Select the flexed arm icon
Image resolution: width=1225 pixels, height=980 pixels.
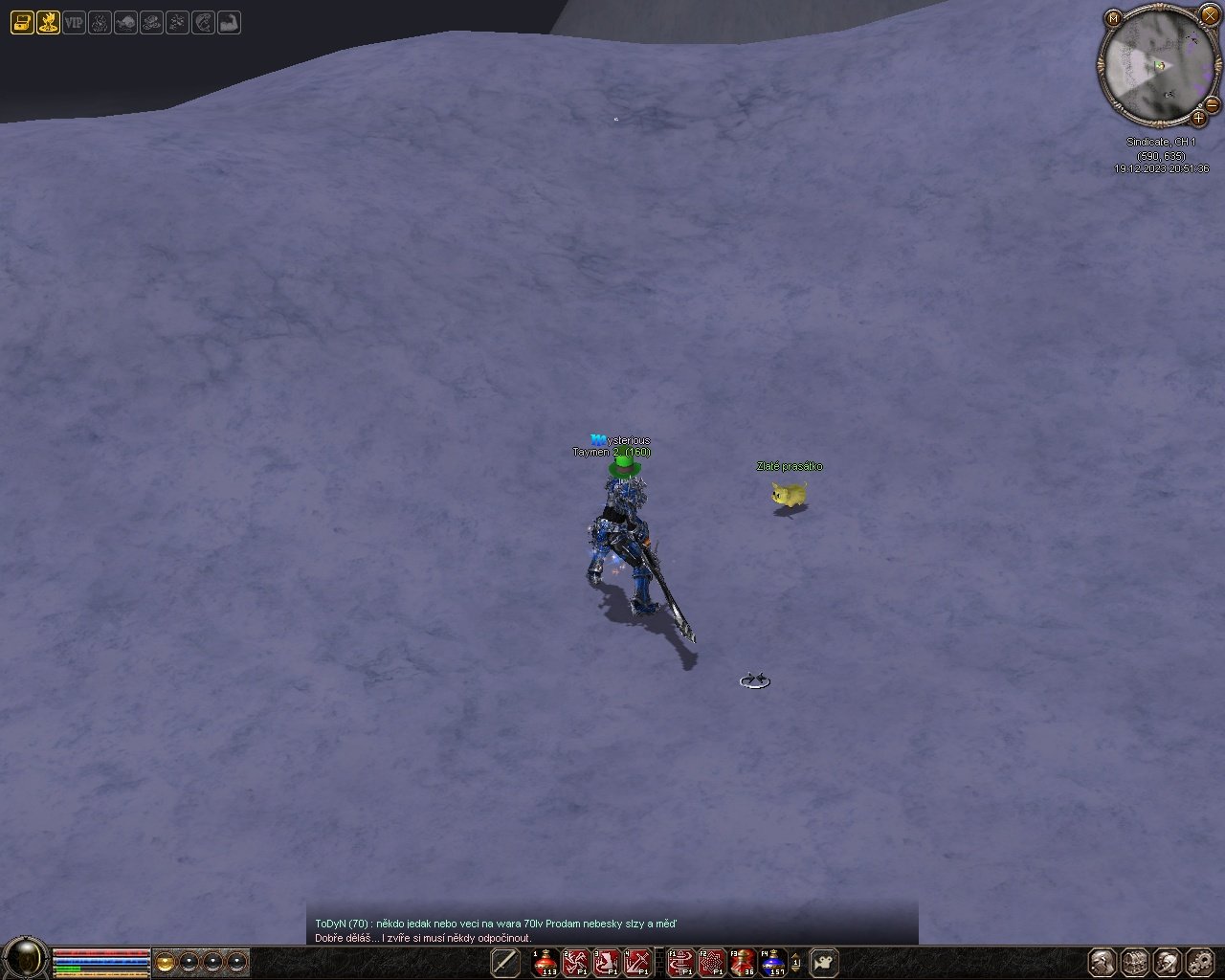coord(229,22)
